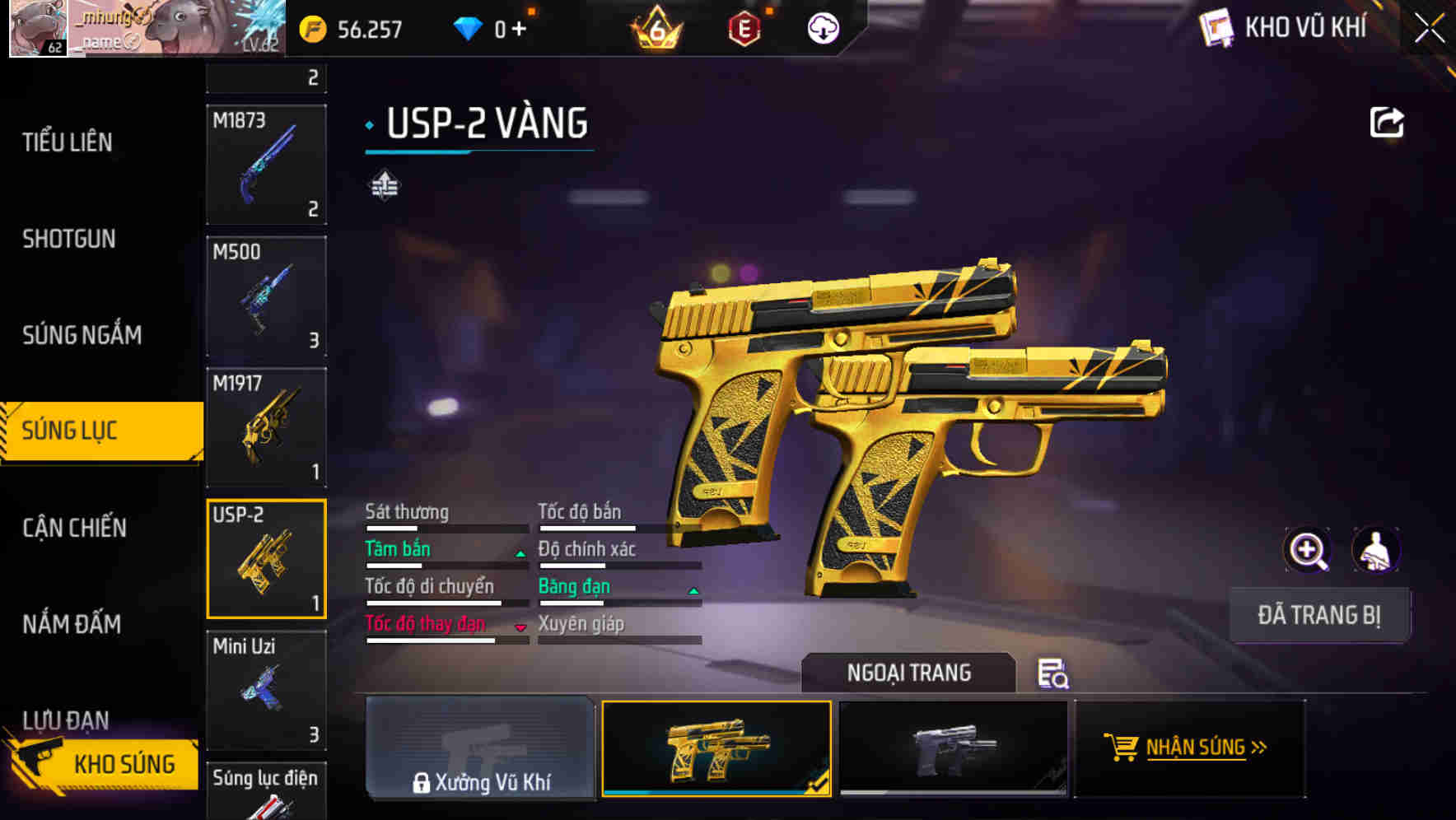
Task: Select the magnifier zoom preview icon
Action: tap(1308, 550)
